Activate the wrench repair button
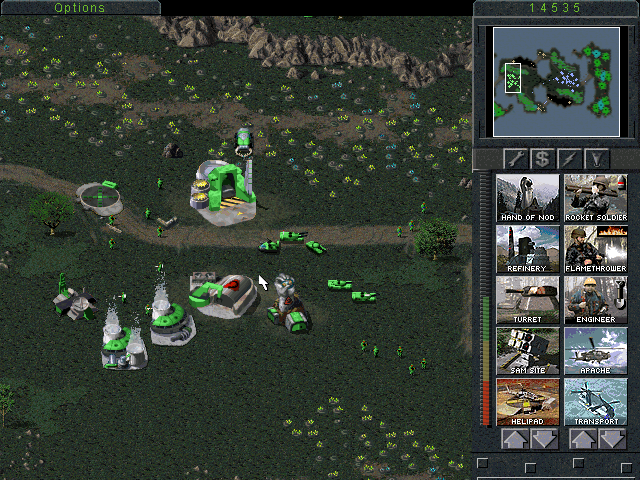 point(515,158)
